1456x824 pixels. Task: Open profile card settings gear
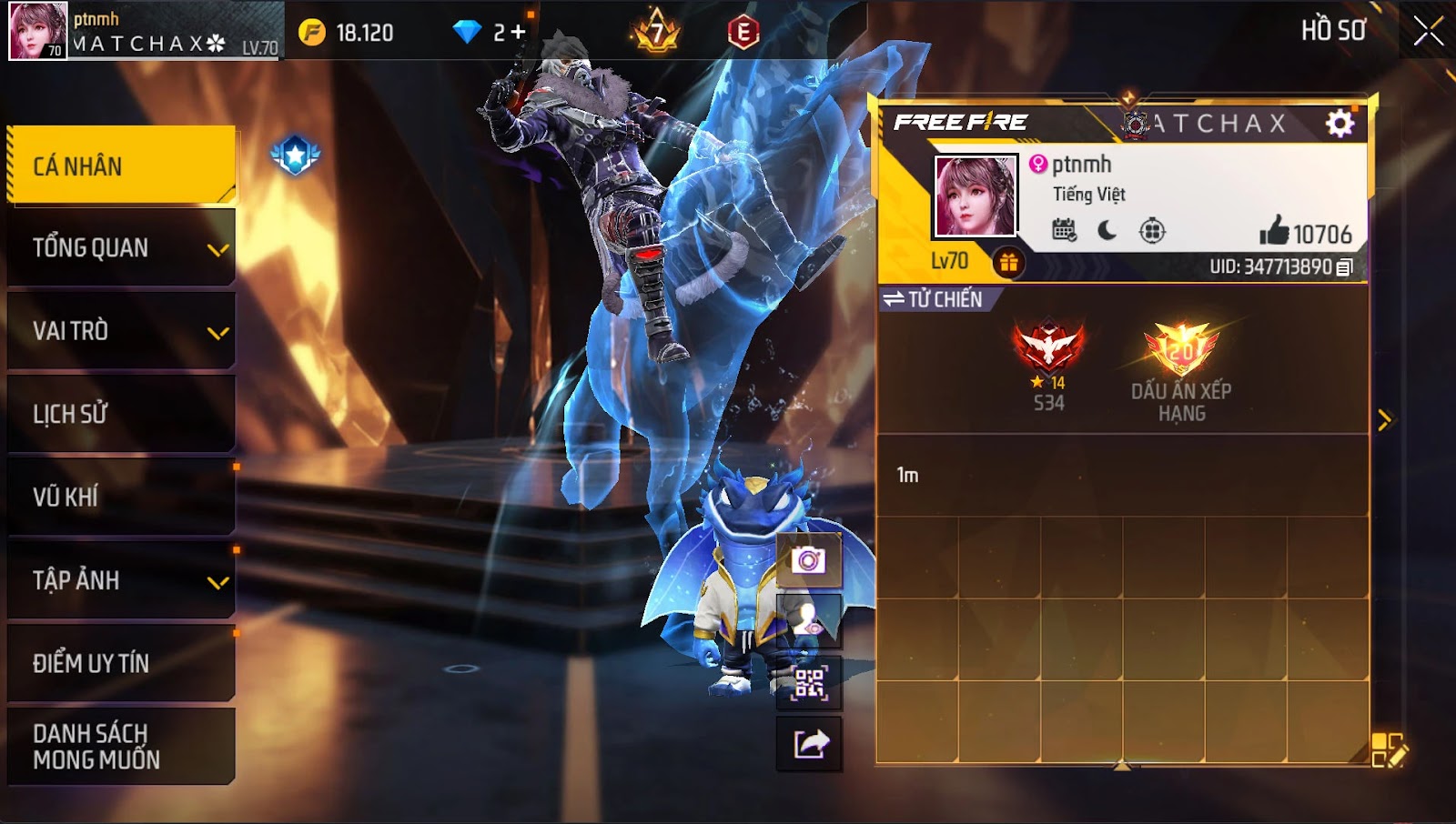click(1340, 123)
